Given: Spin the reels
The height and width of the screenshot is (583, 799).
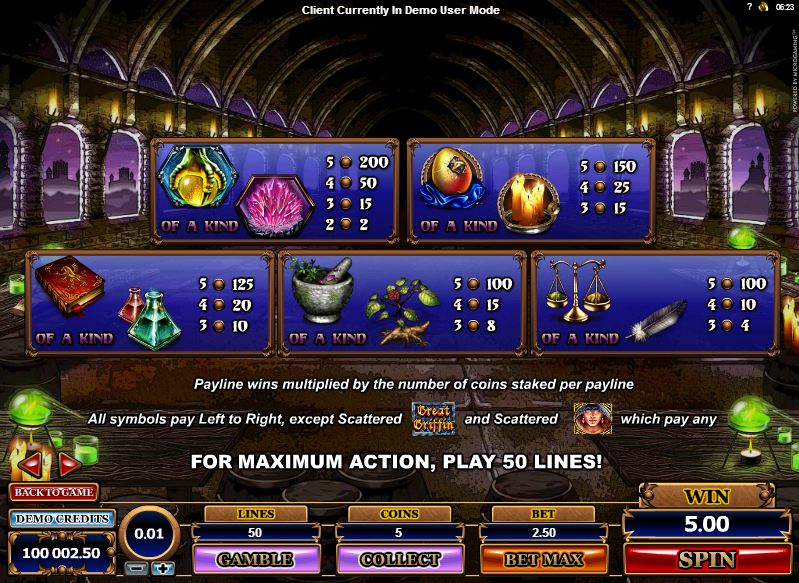Looking at the screenshot, I should click(x=707, y=559).
